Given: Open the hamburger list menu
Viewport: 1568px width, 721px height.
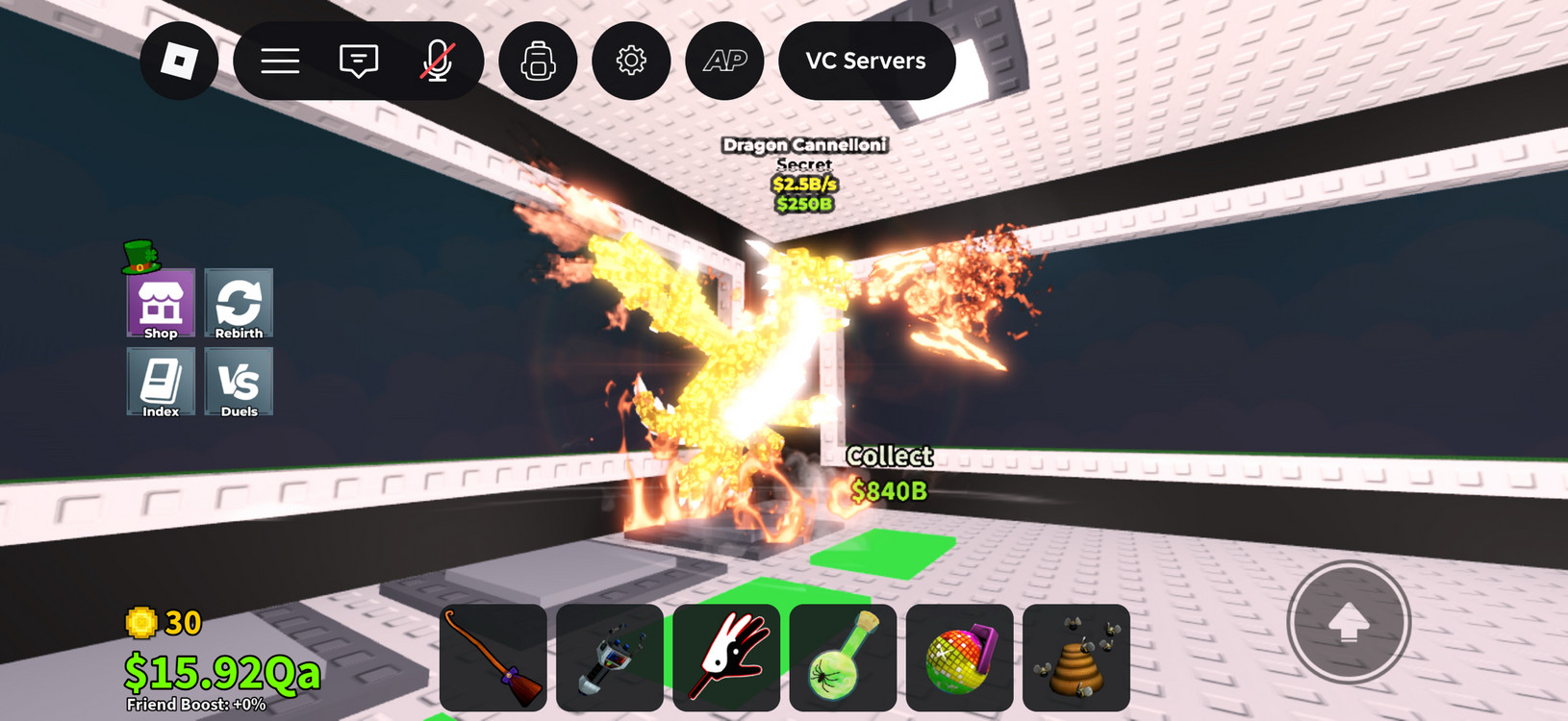Looking at the screenshot, I should click(x=280, y=61).
